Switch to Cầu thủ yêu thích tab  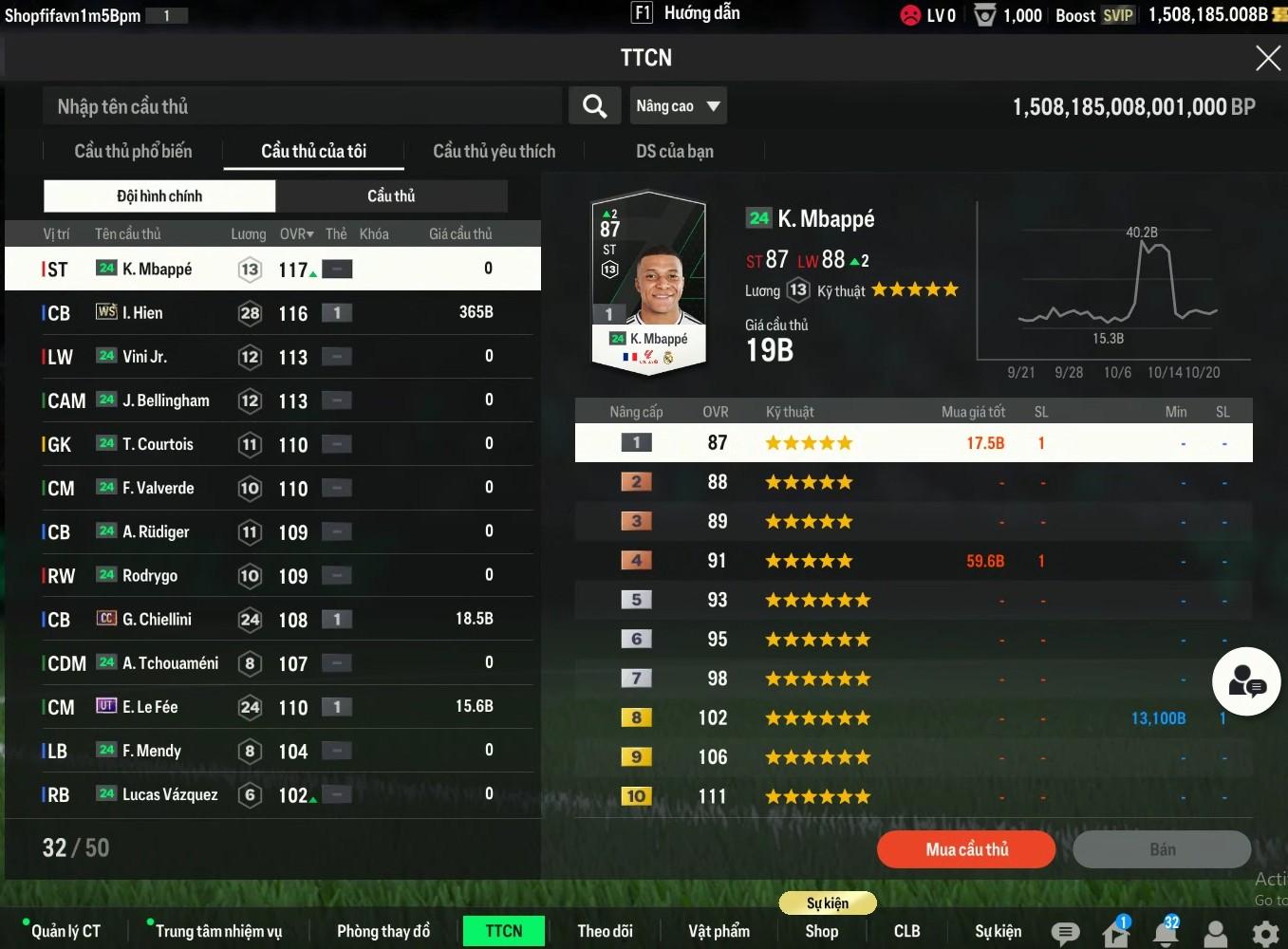pyautogui.click(x=494, y=152)
